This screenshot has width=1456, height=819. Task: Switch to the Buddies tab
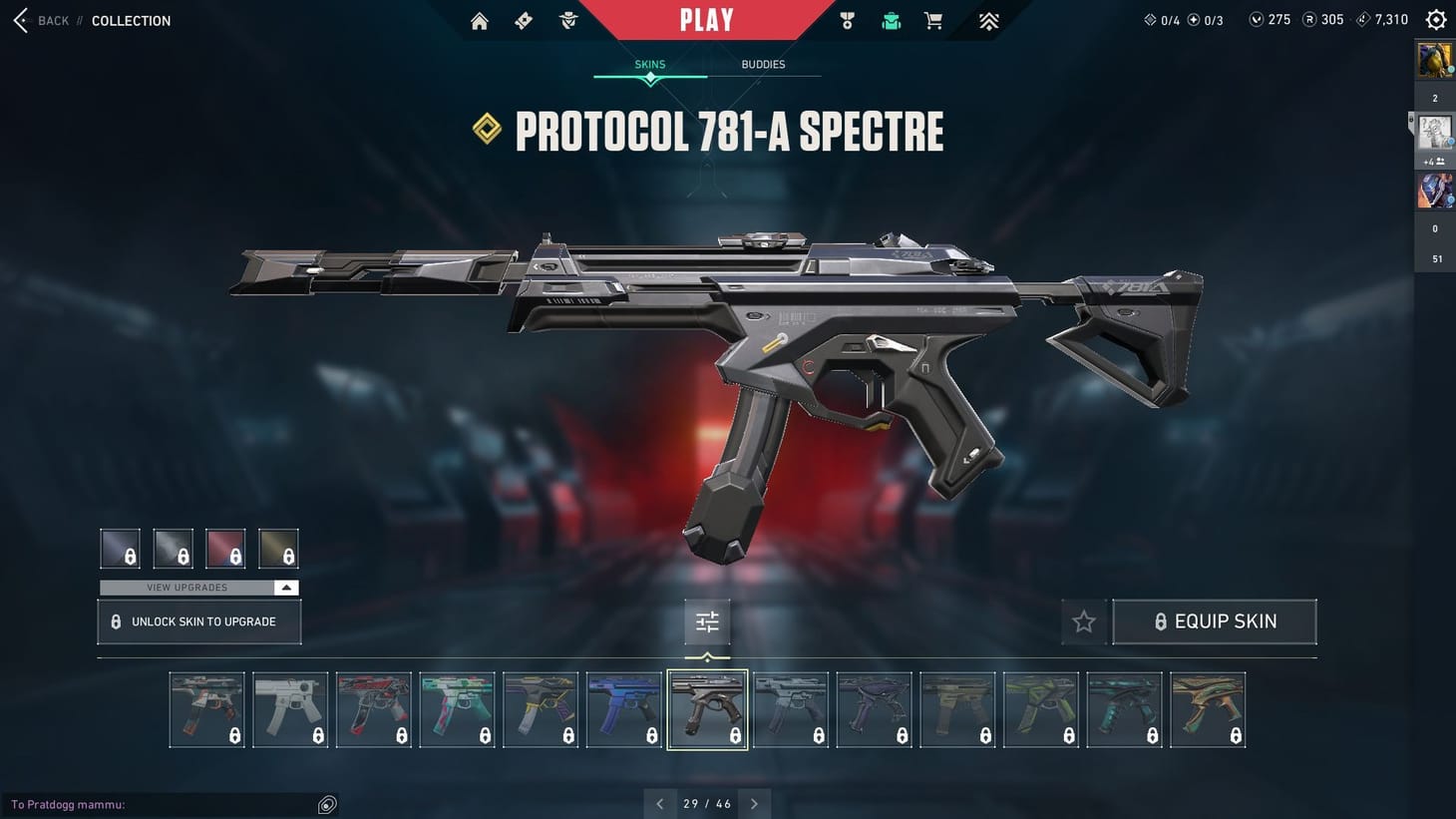pos(763,64)
